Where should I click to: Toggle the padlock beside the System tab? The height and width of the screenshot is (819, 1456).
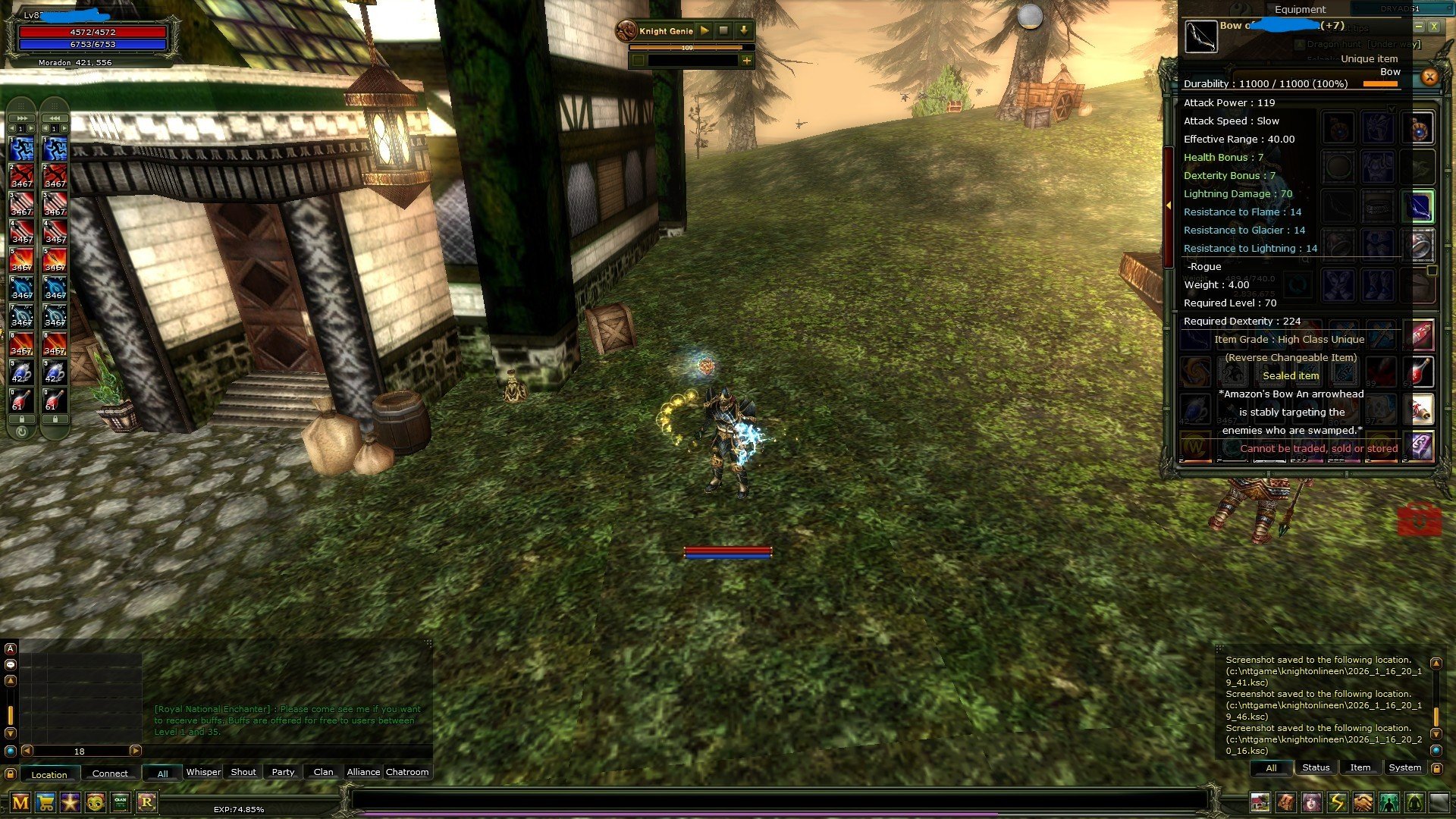pyautogui.click(x=1437, y=767)
